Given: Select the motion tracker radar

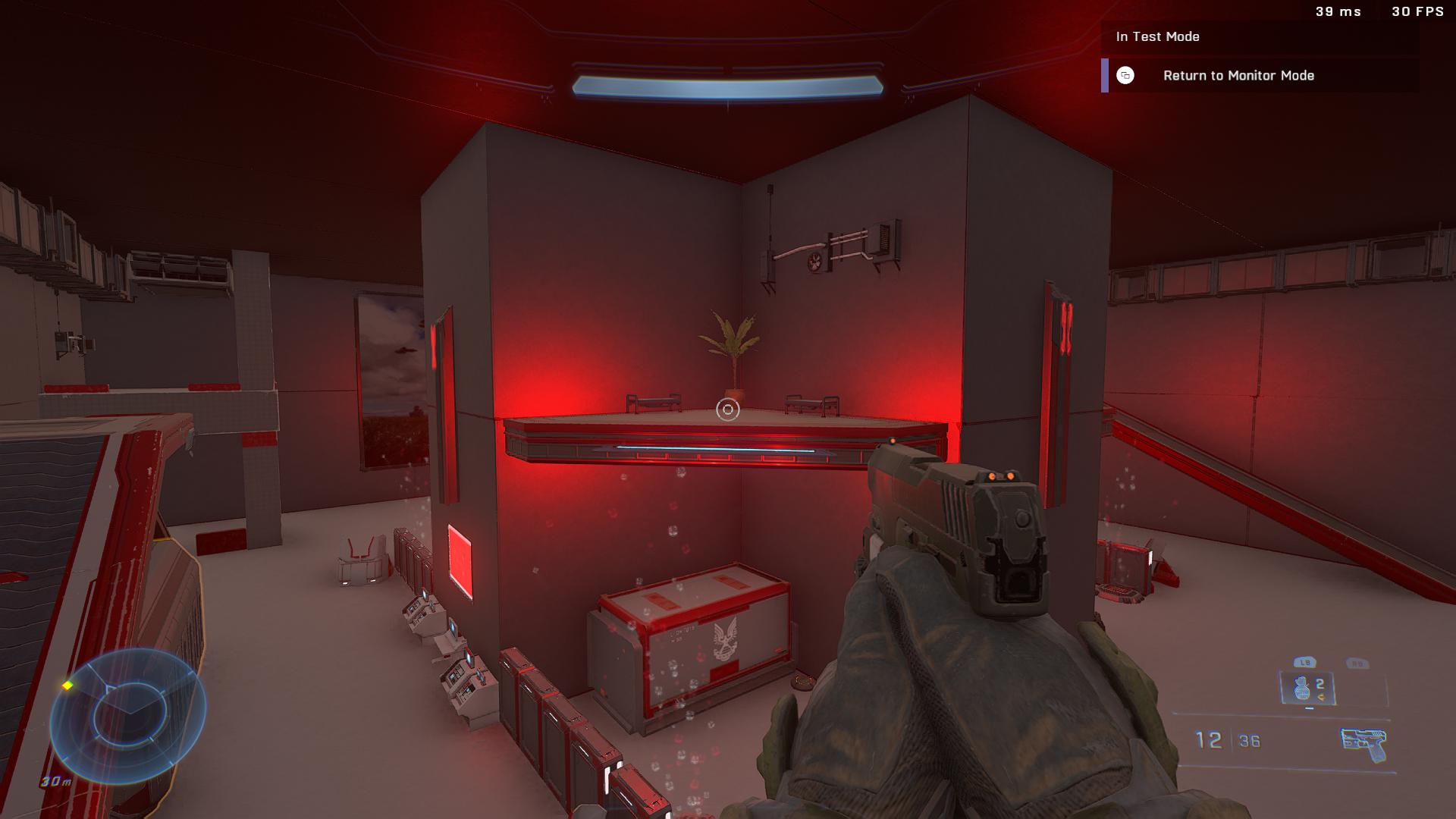Looking at the screenshot, I should click(127, 715).
